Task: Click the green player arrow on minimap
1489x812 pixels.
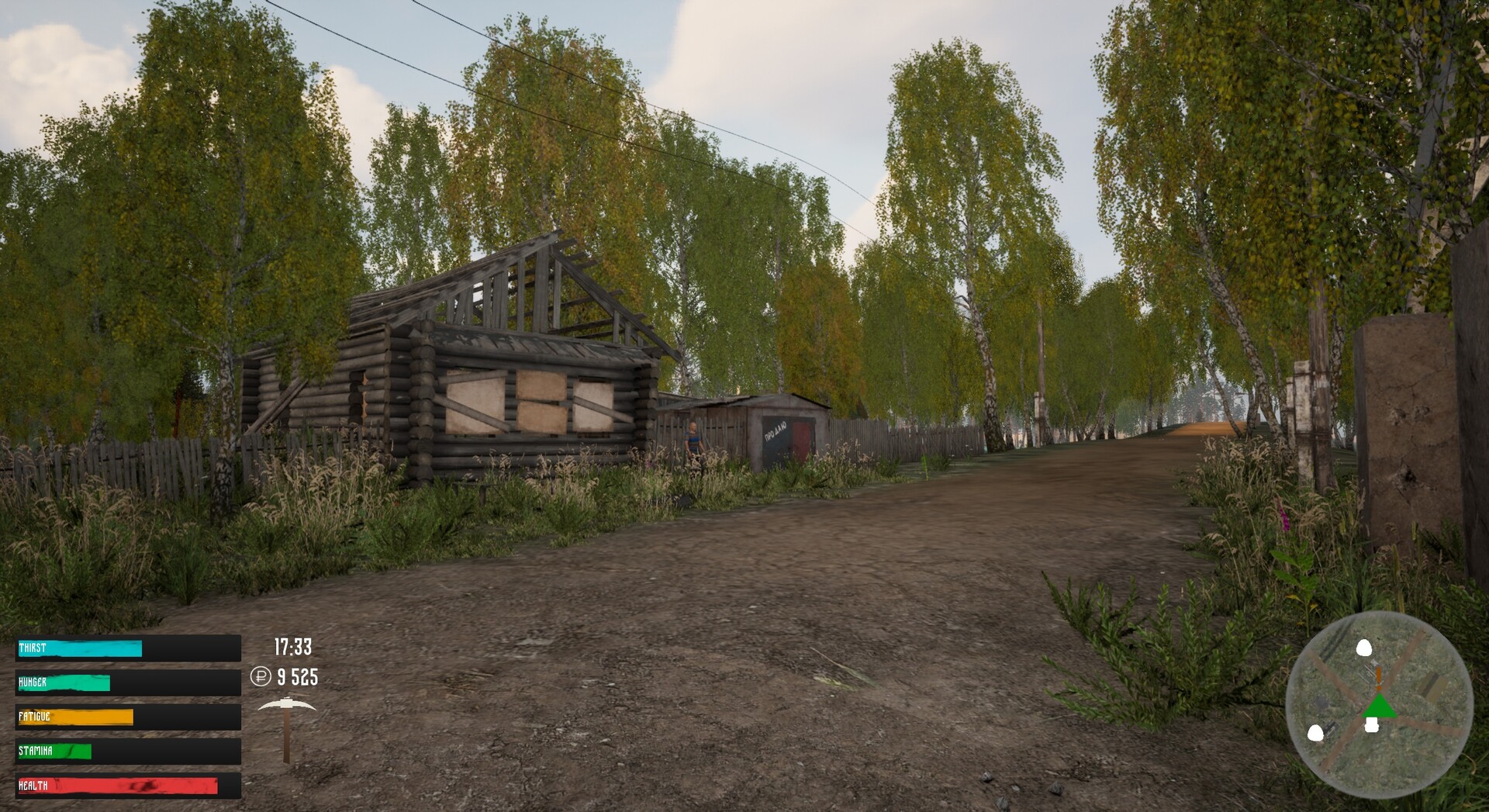Action: pos(1380,707)
